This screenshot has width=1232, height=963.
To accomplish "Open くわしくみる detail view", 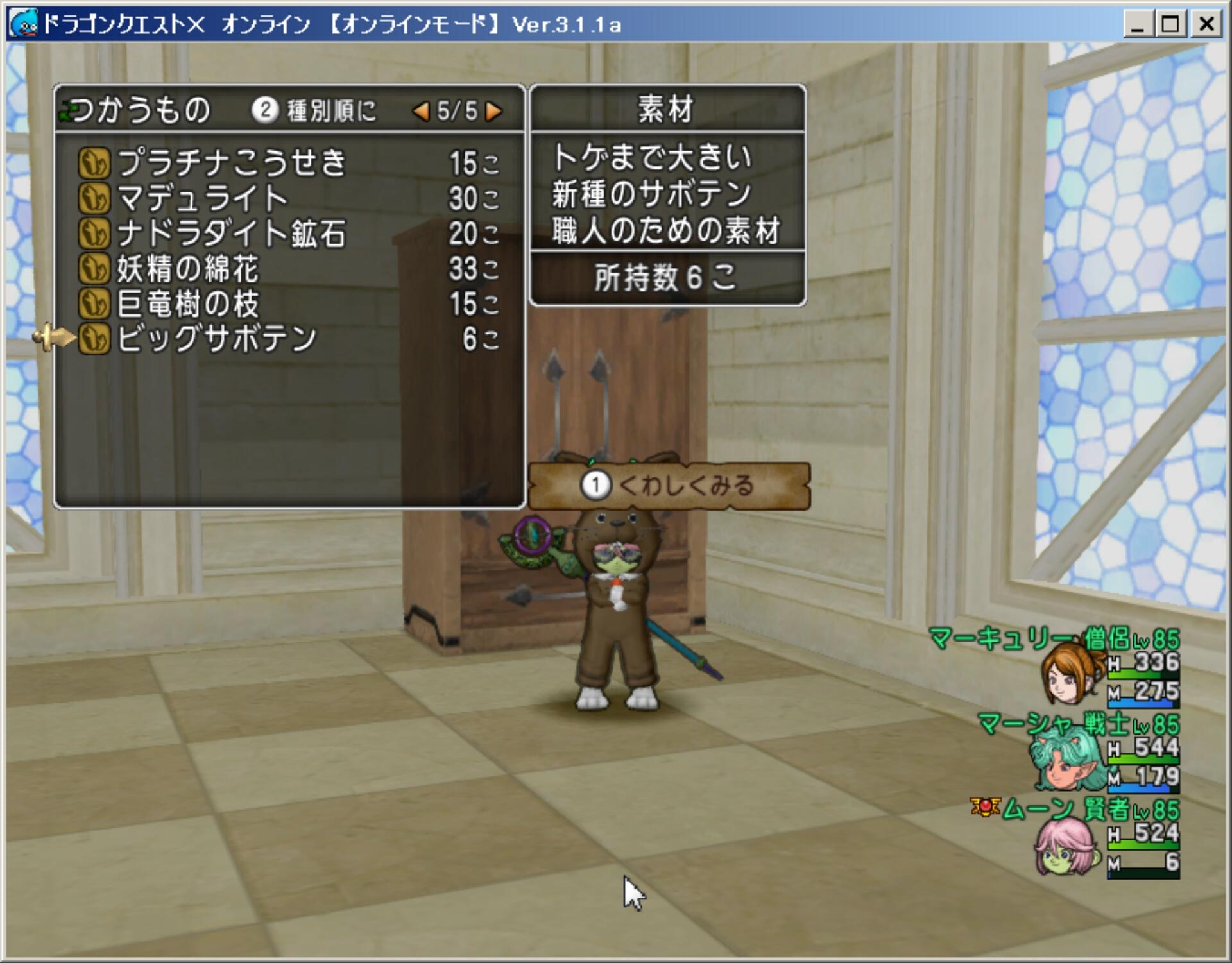I will pos(669,486).
